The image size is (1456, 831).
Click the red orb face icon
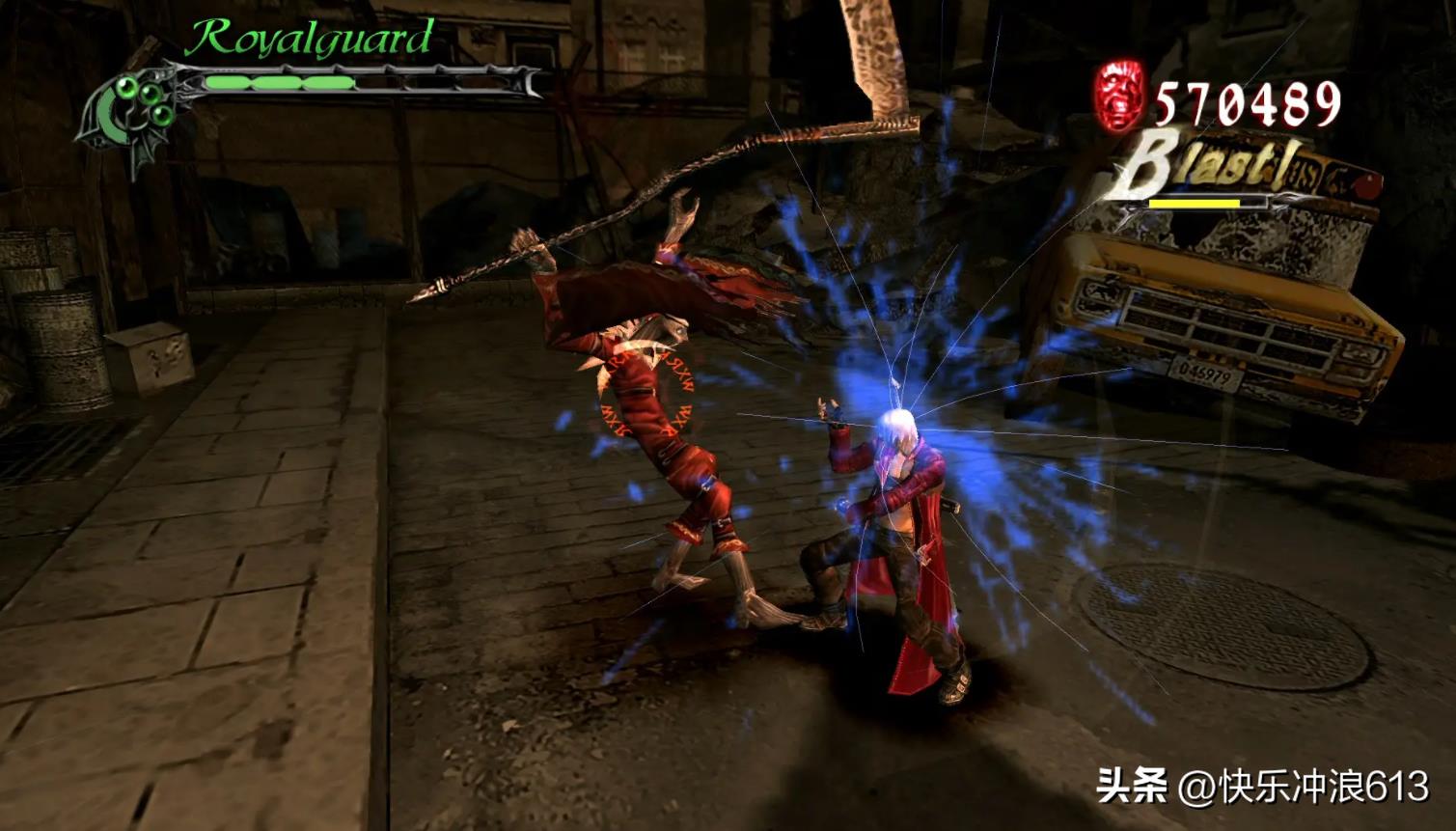pos(1119,95)
